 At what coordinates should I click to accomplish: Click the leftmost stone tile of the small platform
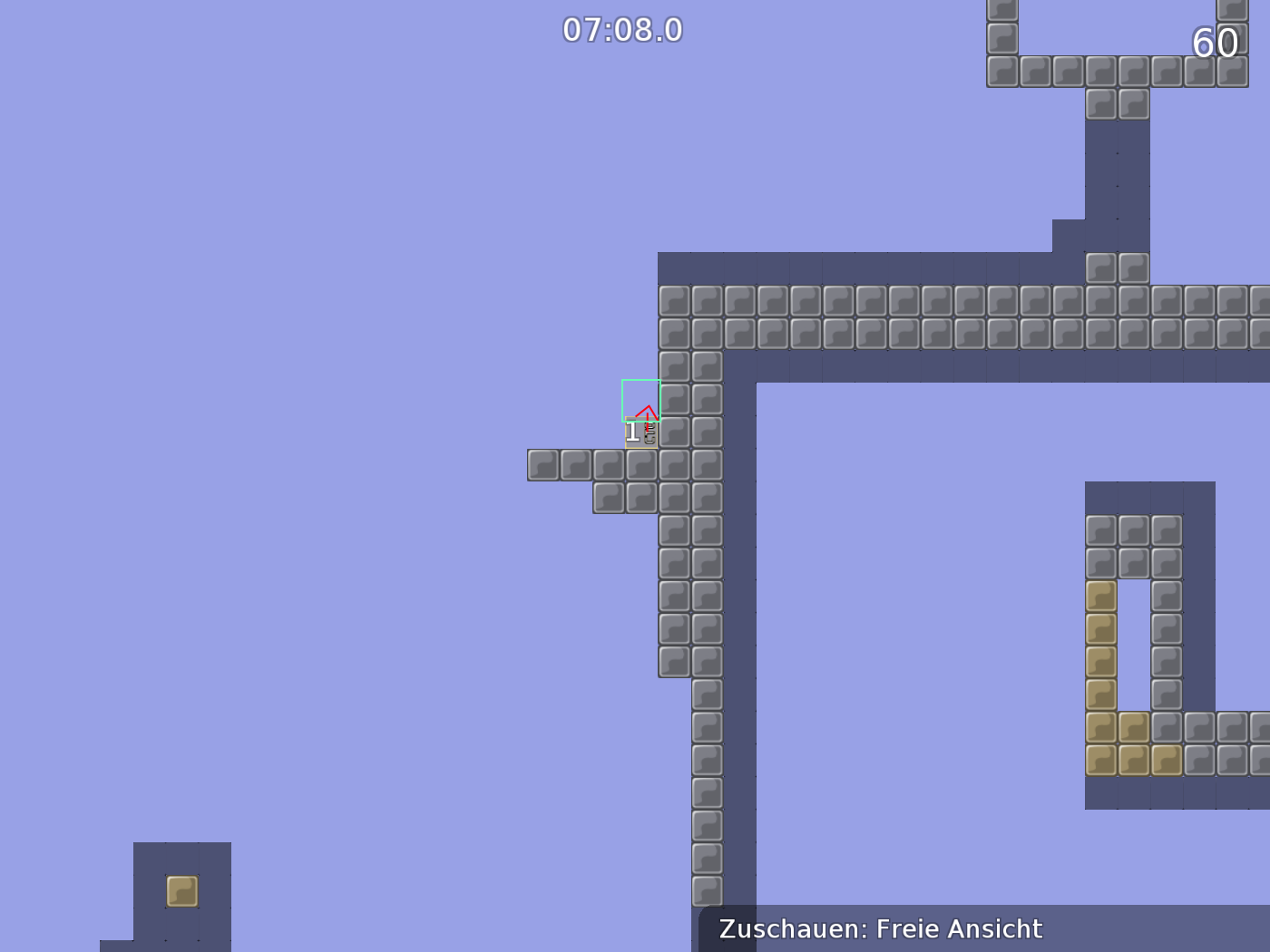click(x=542, y=465)
